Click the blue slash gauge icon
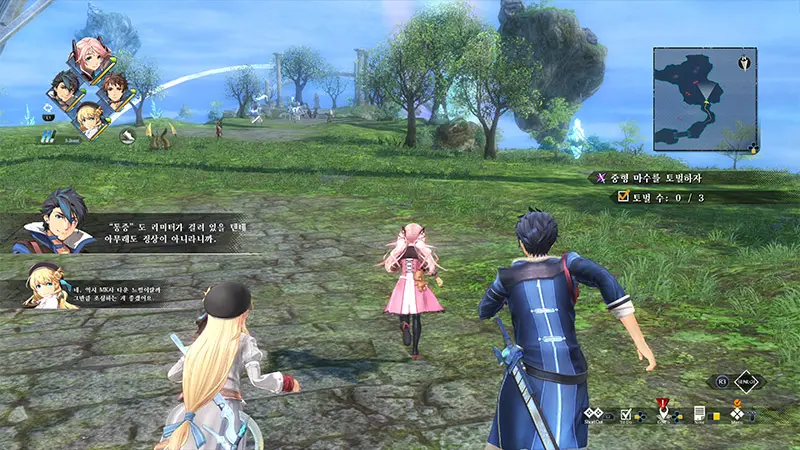800x450 pixels. point(48,137)
